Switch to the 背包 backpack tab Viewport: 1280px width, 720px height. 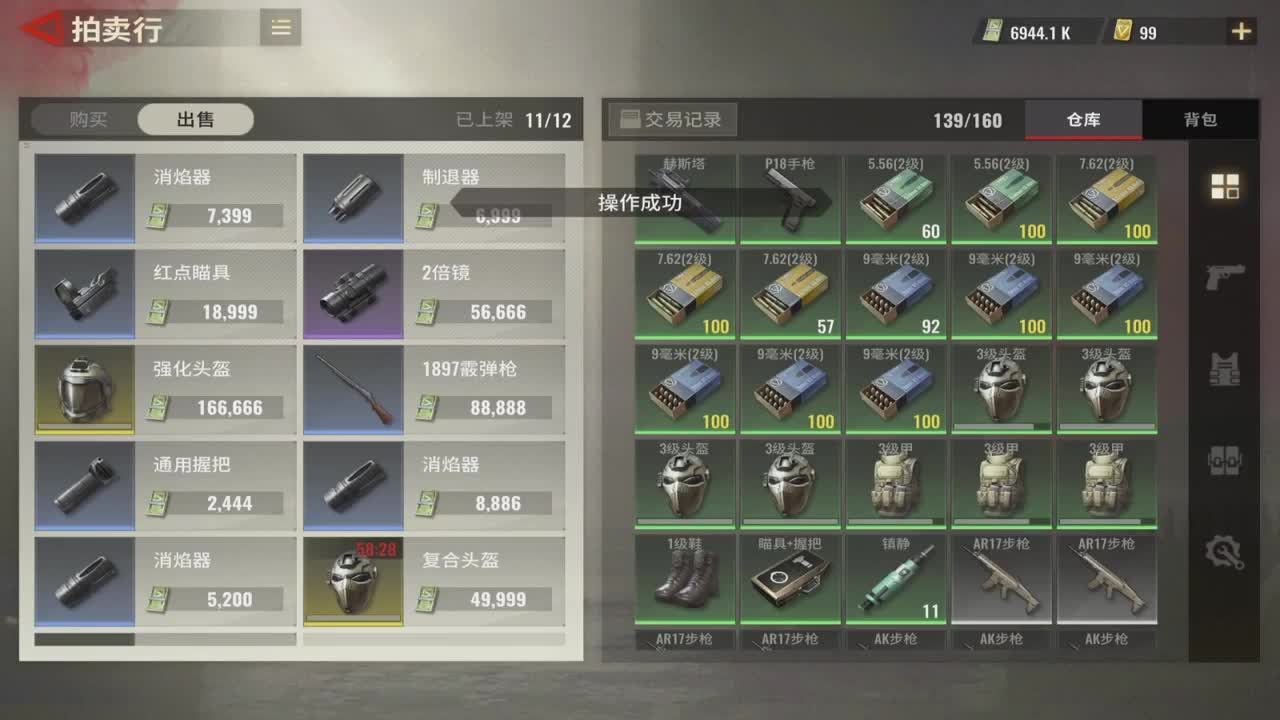[x=1199, y=119]
